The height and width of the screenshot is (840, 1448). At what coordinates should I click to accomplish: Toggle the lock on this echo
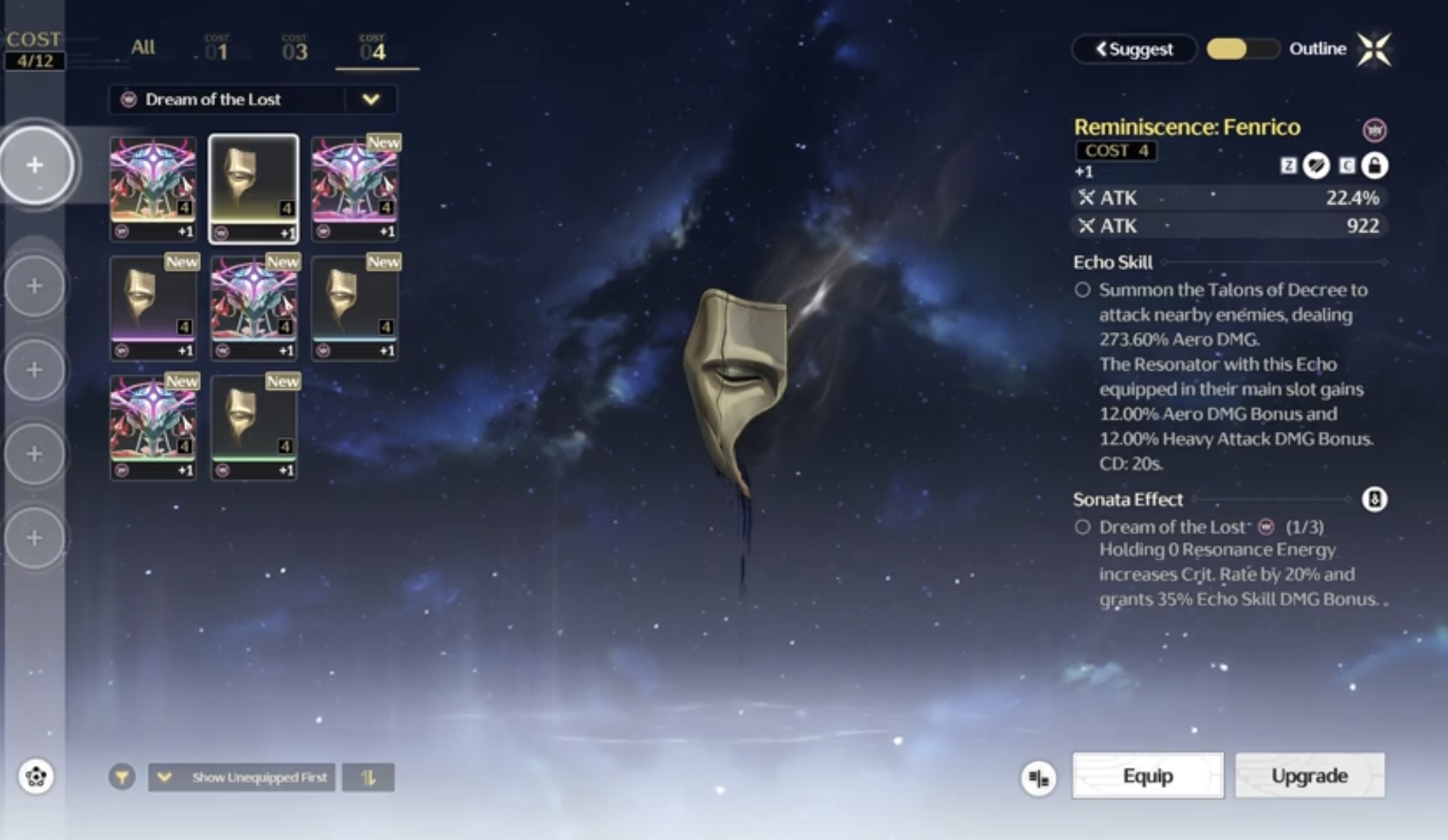coord(1375,166)
